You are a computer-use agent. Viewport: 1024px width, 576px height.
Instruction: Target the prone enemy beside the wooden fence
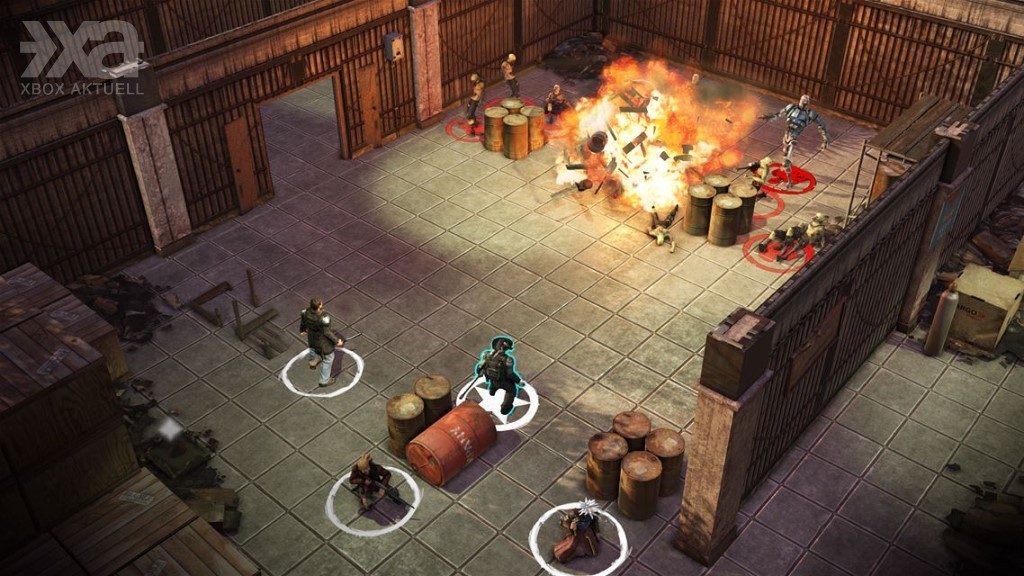pyautogui.click(x=790, y=238)
